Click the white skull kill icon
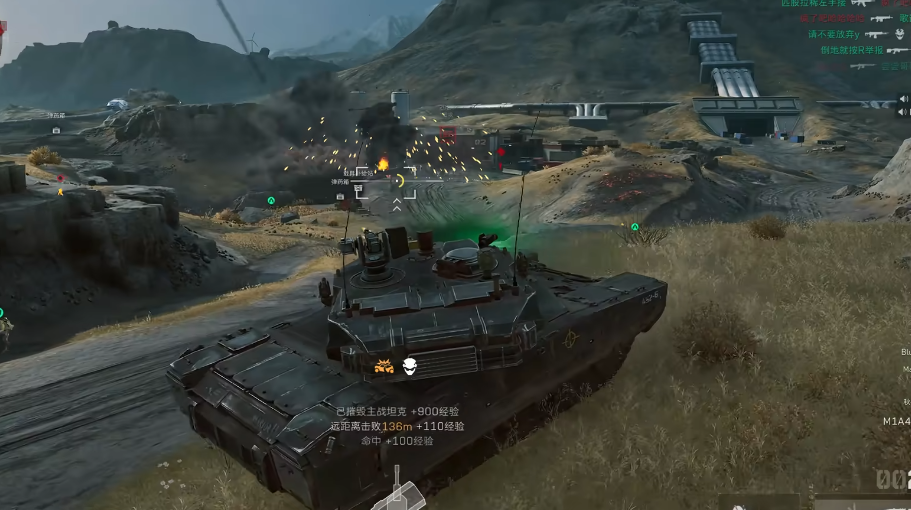The width and height of the screenshot is (911, 510). click(x=409, y=367)
